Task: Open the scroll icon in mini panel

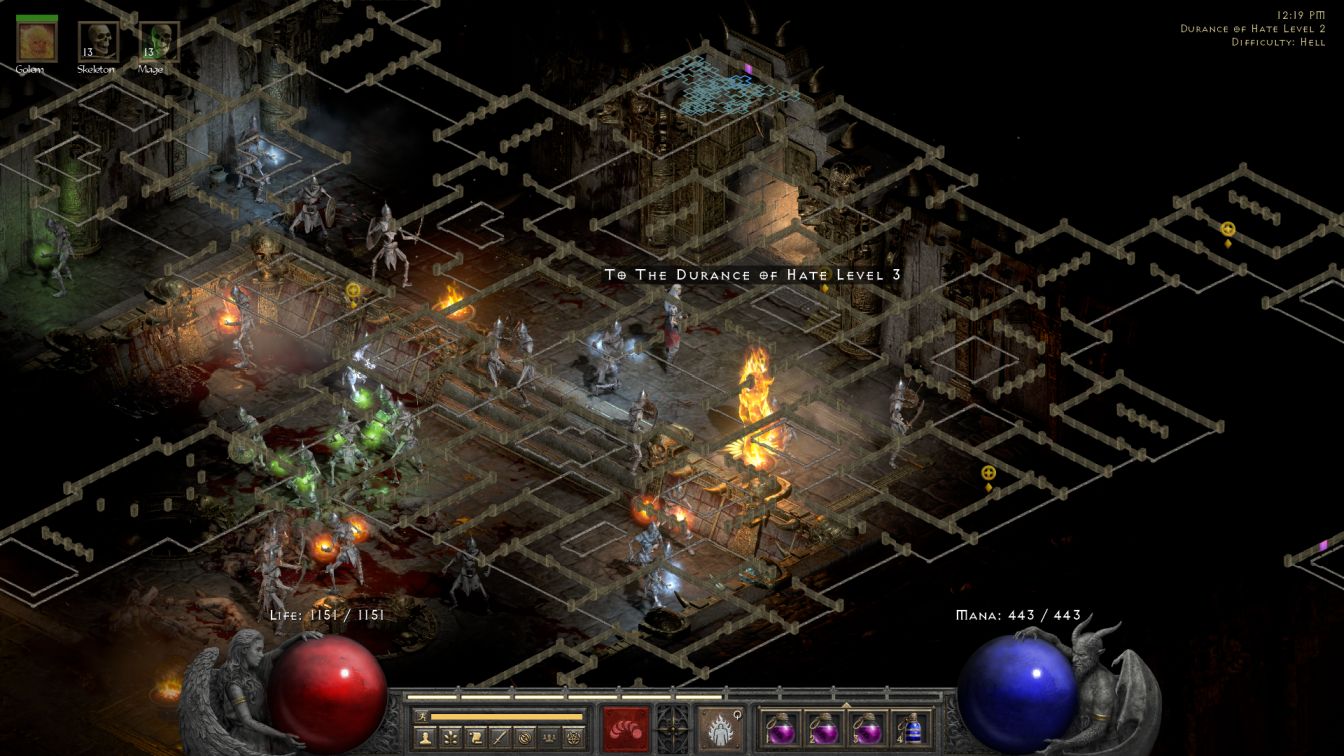Action: pos(476,737)
